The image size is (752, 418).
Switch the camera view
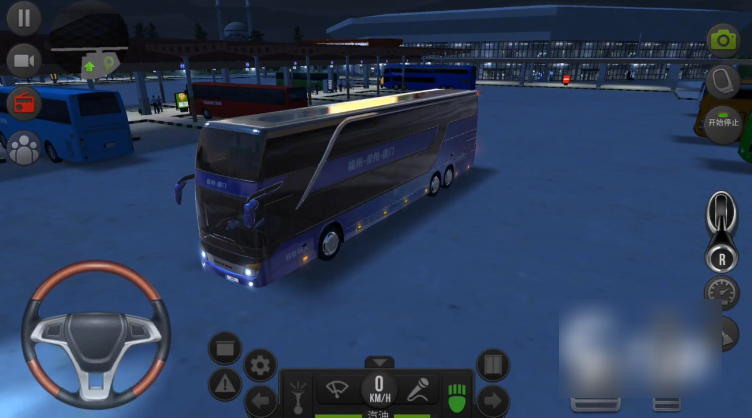pos(24,60)
